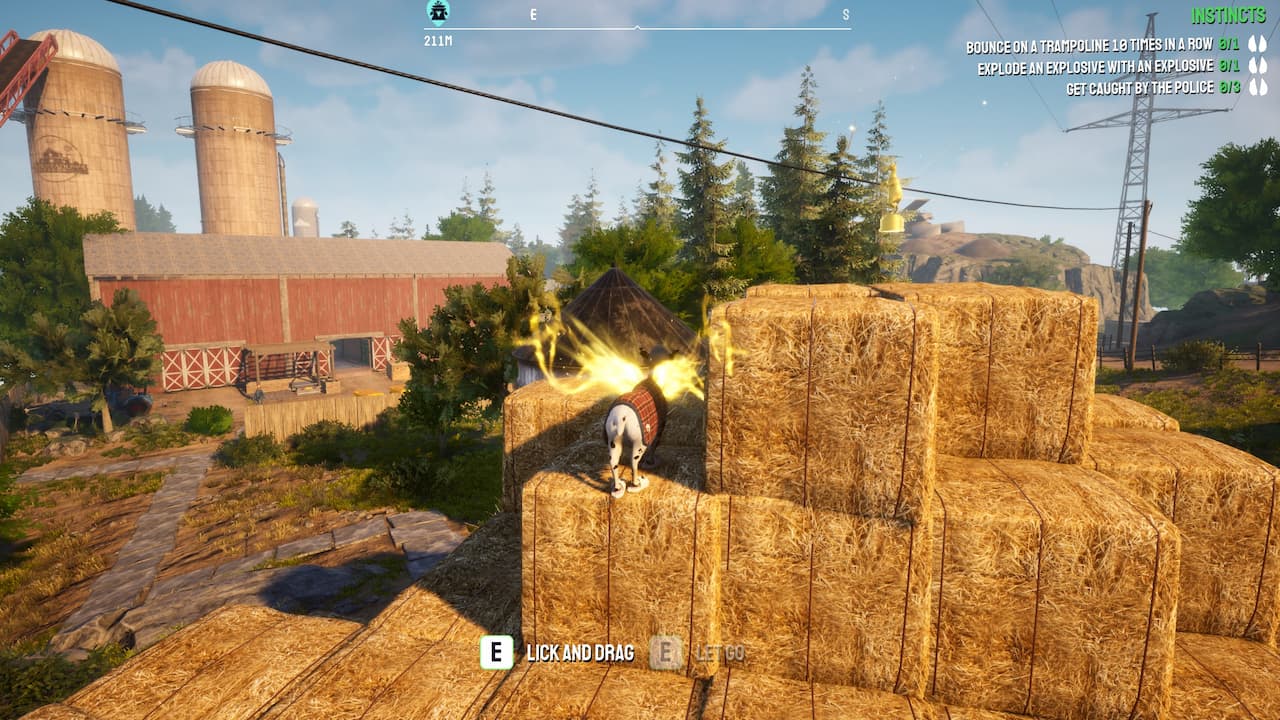This screenshot has width=1280, height=720.
Task: Select the caught by the police instinct
Action: [x=1139, y=88]
